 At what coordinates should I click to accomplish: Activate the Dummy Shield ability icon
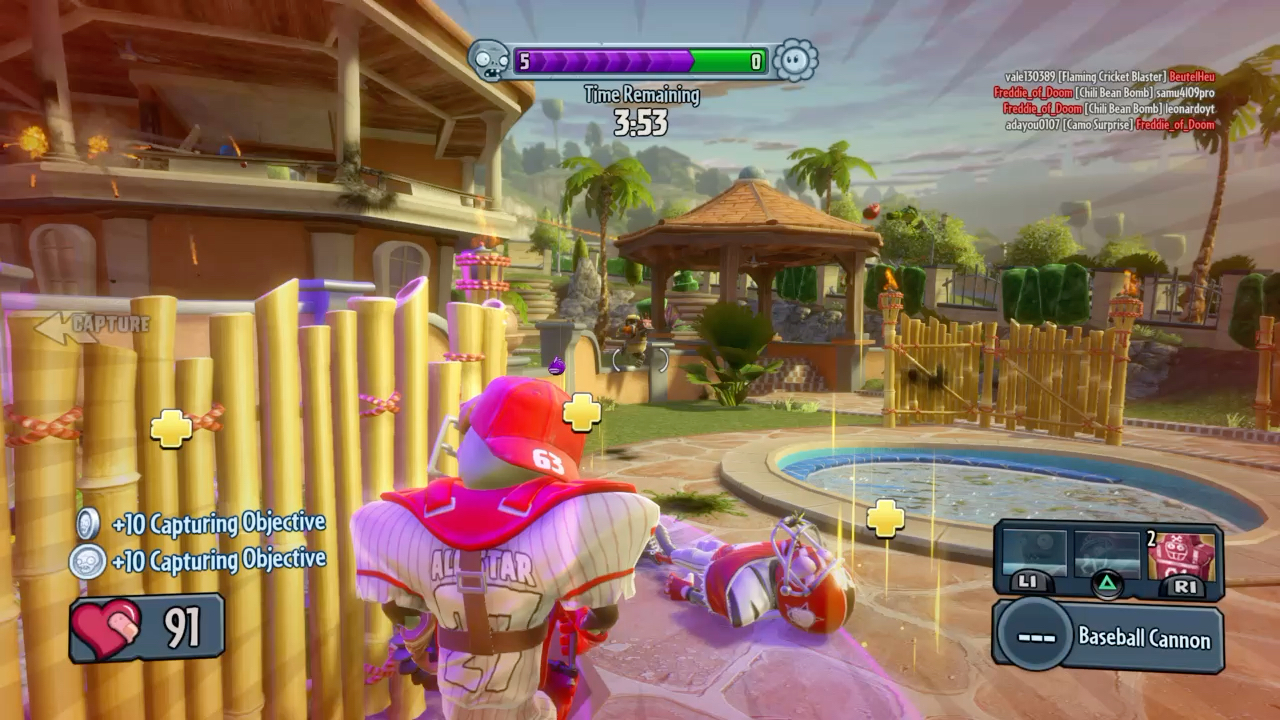click(1181, 555)
